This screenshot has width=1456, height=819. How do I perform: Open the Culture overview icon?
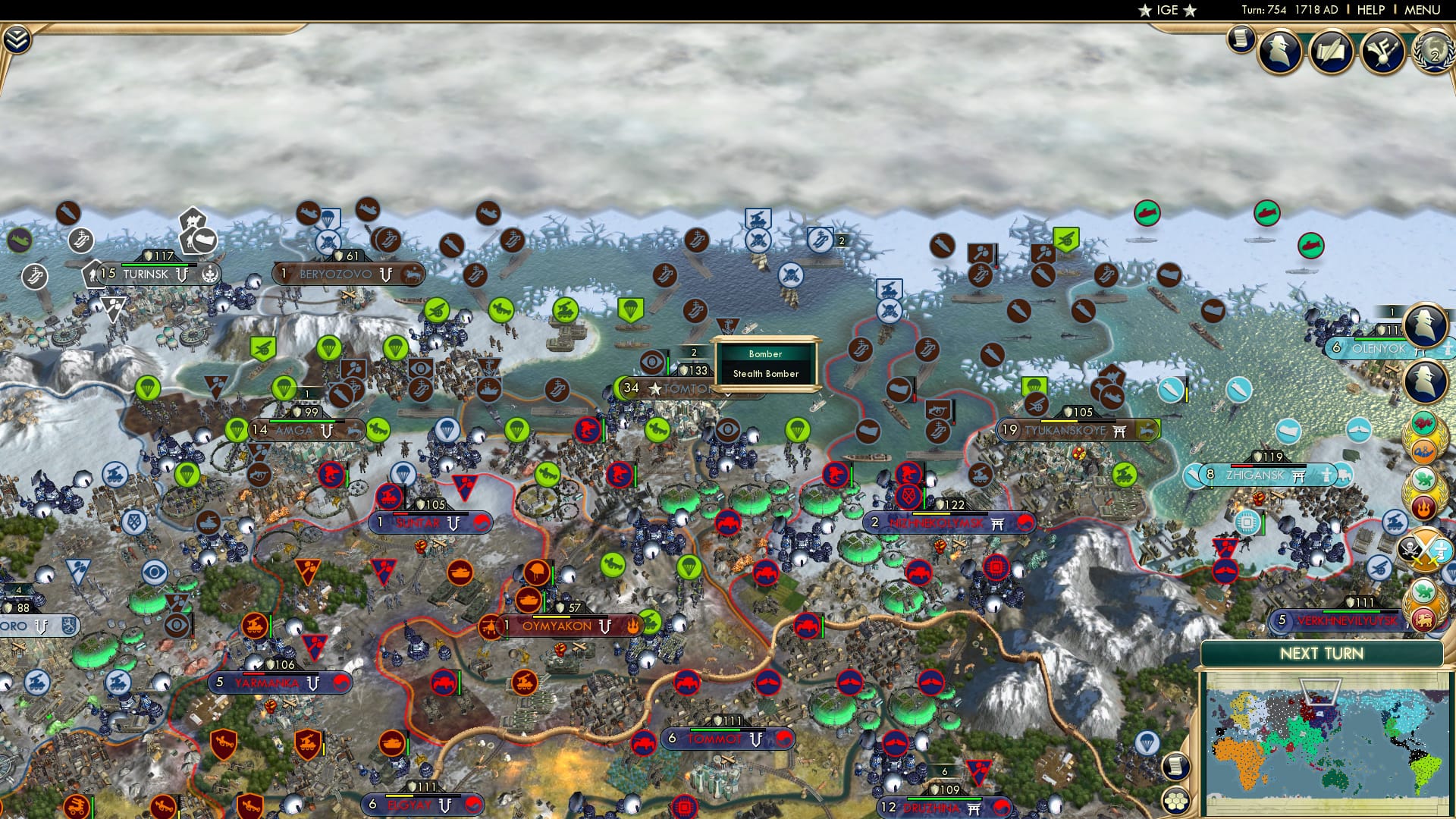(1382, 51)
